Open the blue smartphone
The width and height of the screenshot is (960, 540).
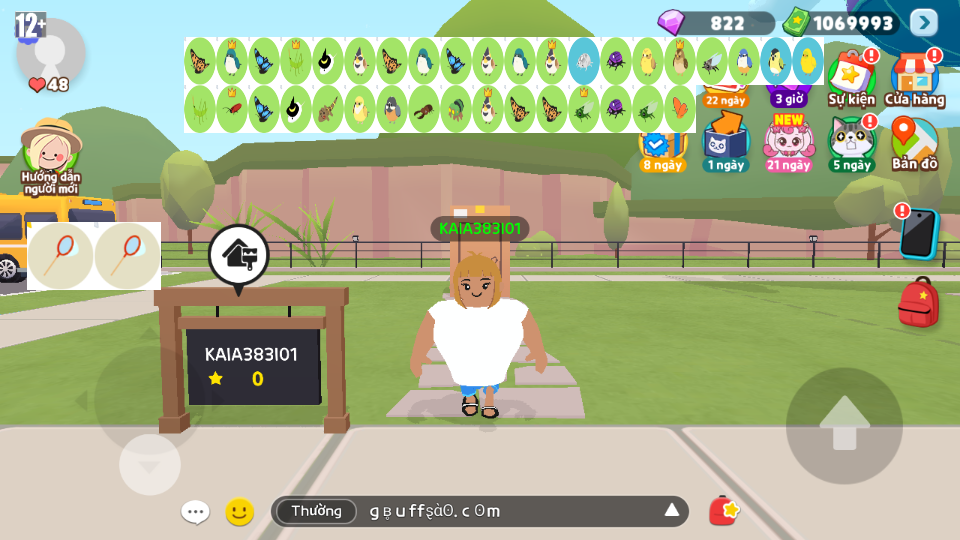click(x=918, y=232)
